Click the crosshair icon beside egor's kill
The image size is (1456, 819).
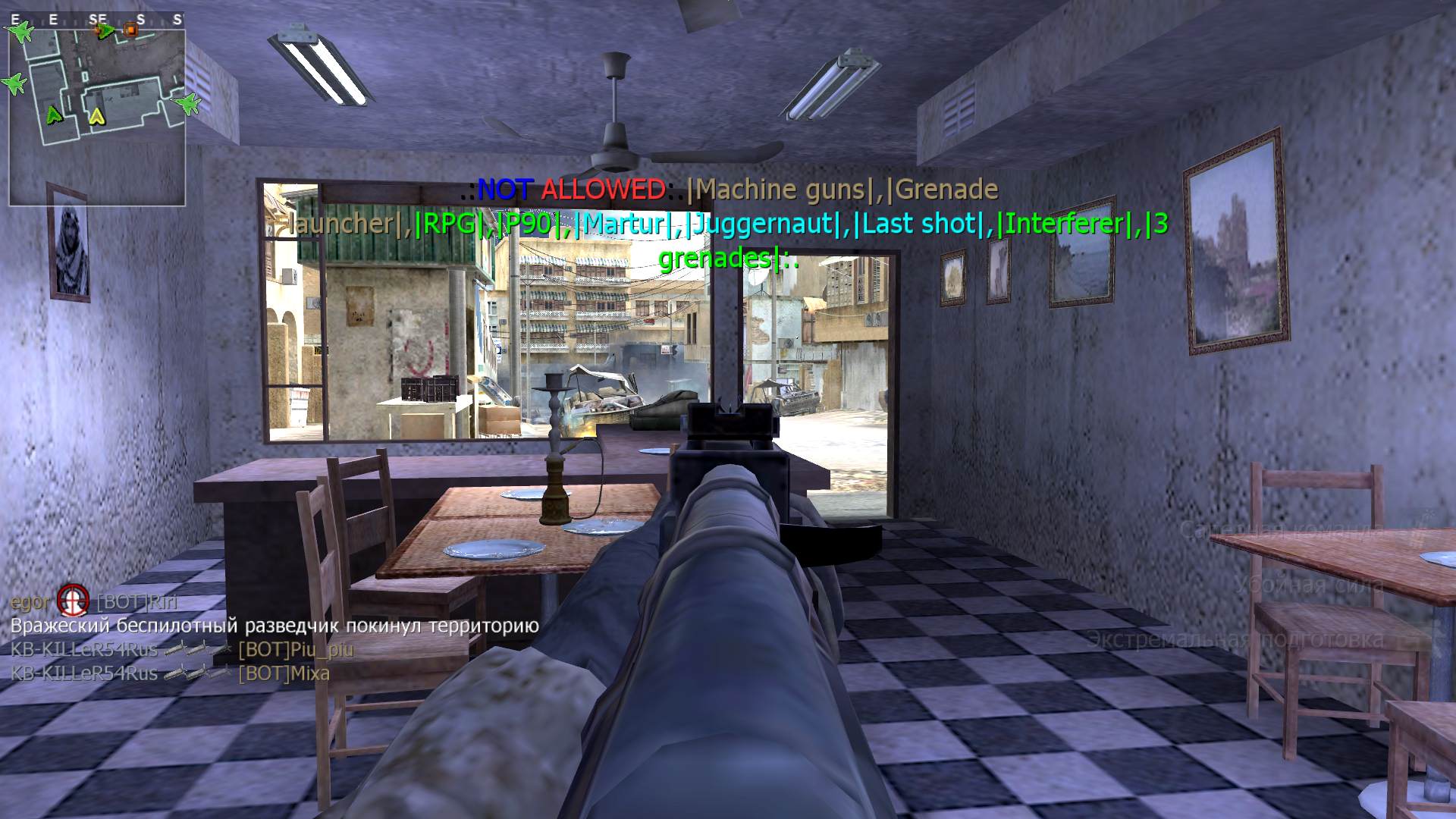pyautogui.click(x=73, y=601)
